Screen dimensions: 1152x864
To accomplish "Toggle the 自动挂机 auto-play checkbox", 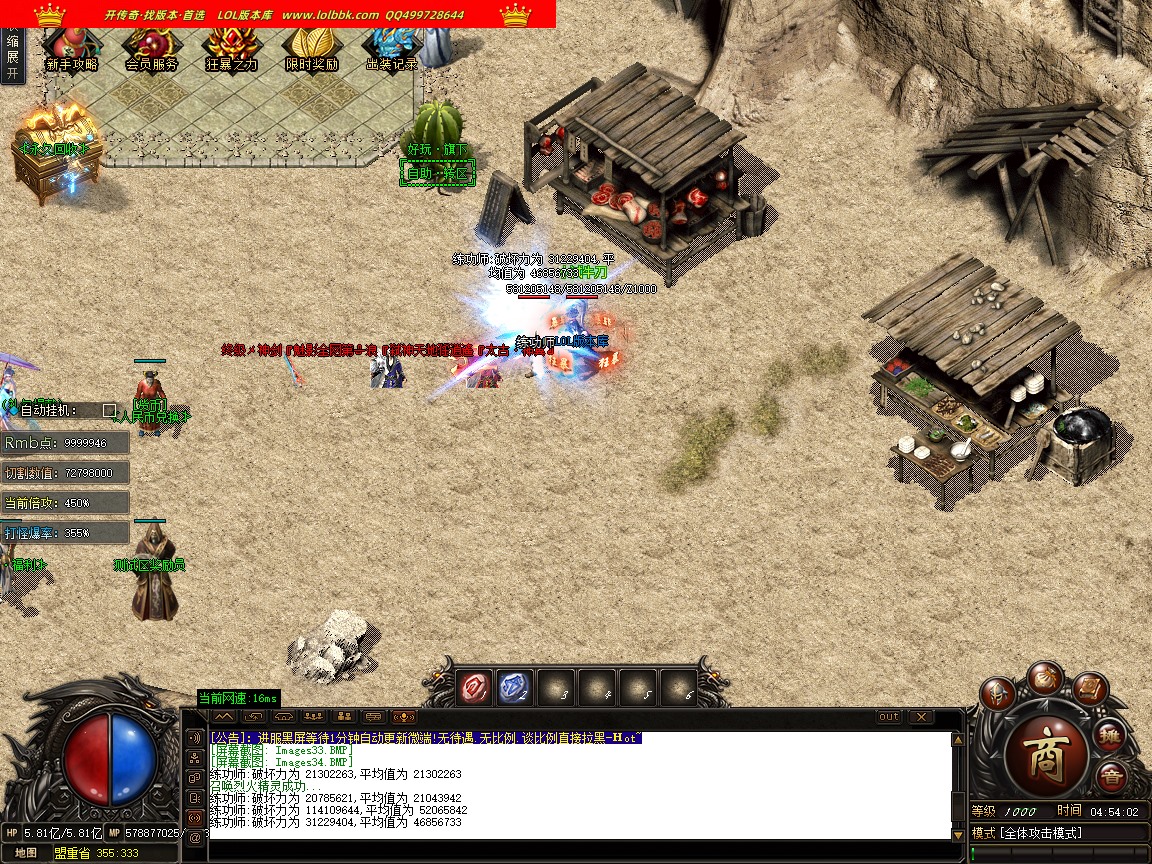I will click(x=109, y=410).
